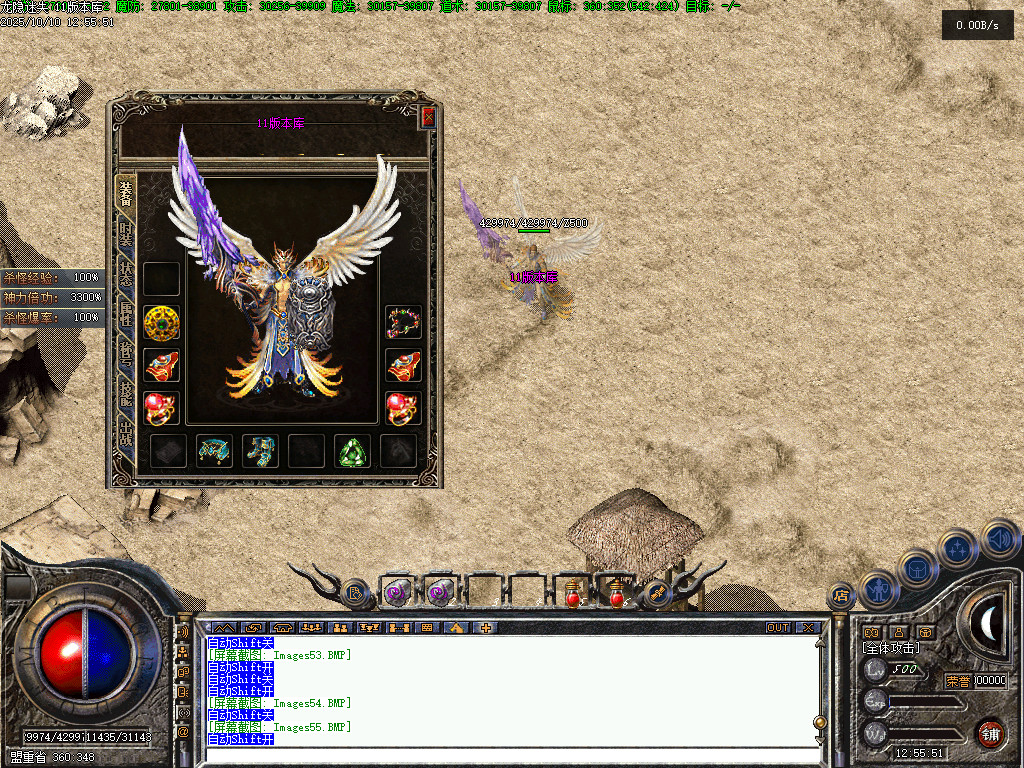Screen dimensions: 1024x768
Task: Show the 属性 attributes tab
Action: (x=126, y=316)
